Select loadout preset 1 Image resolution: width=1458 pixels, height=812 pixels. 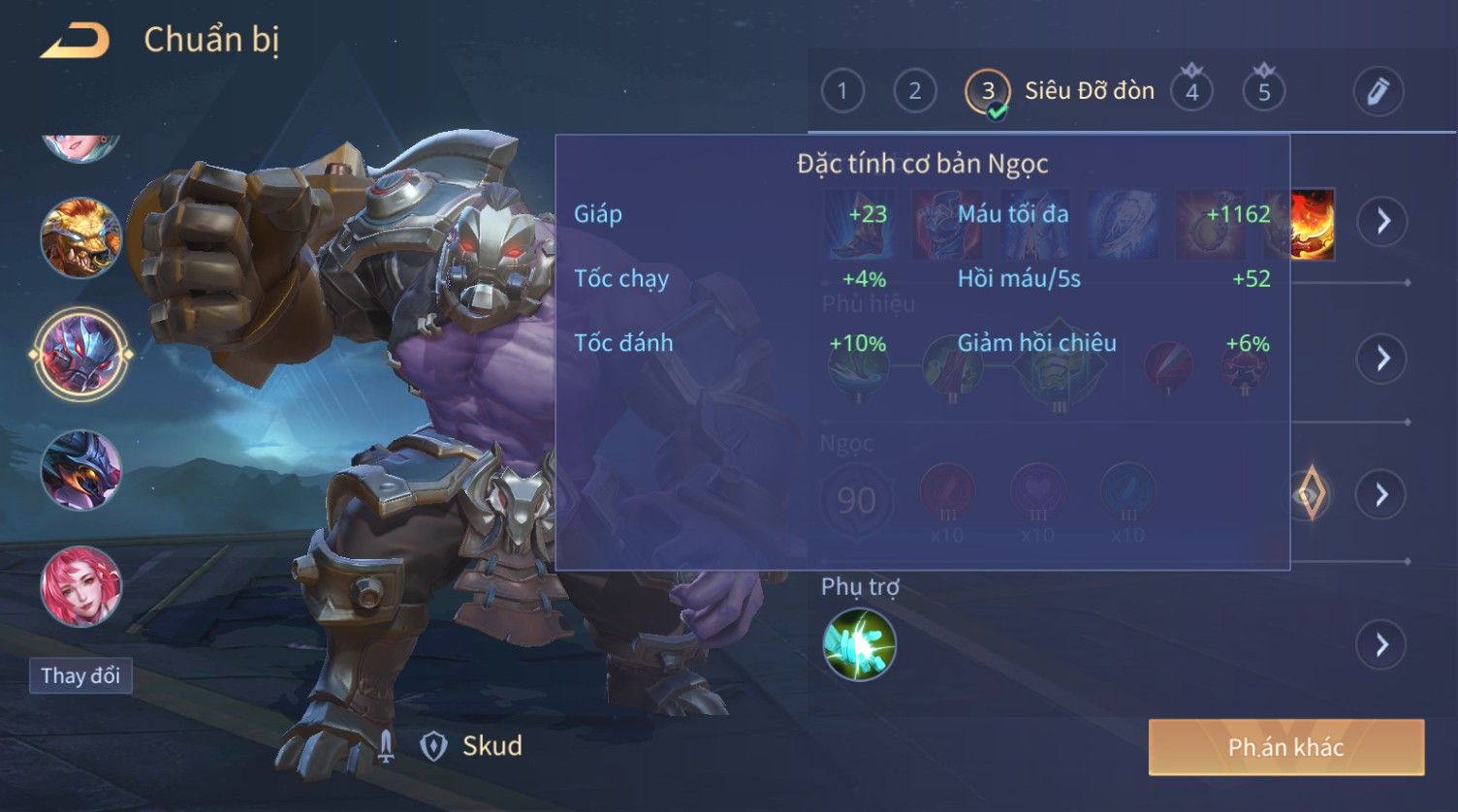[841, 92]
